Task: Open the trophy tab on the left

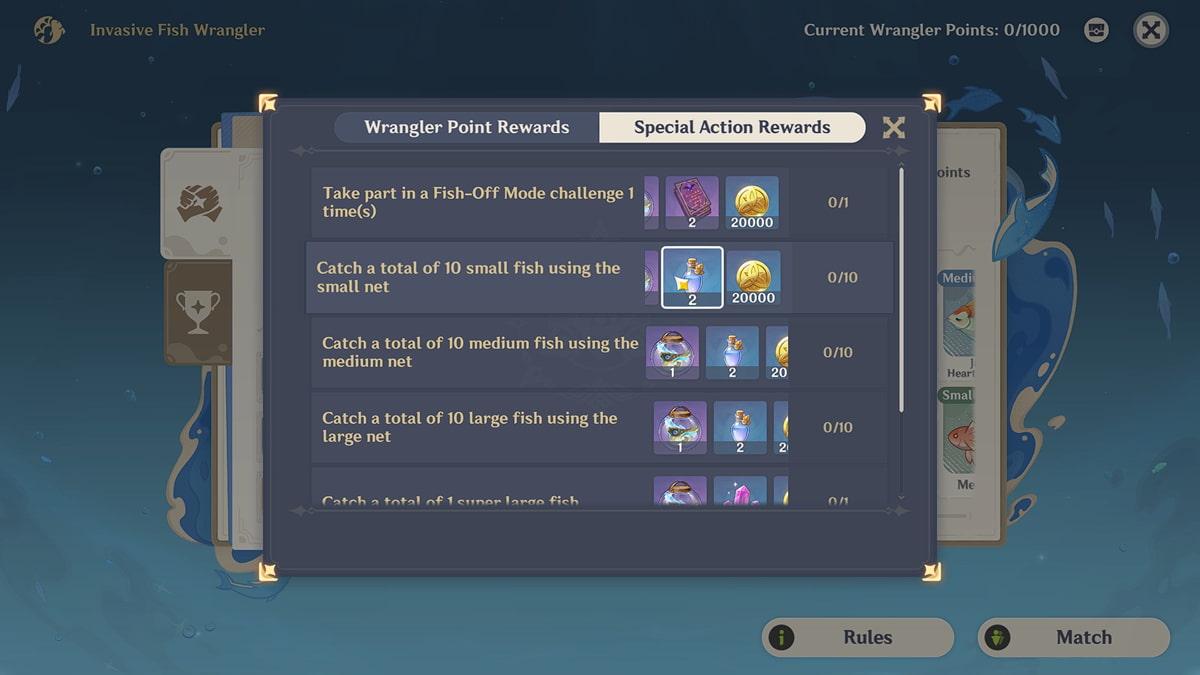Action: click(x=198, y=312)
